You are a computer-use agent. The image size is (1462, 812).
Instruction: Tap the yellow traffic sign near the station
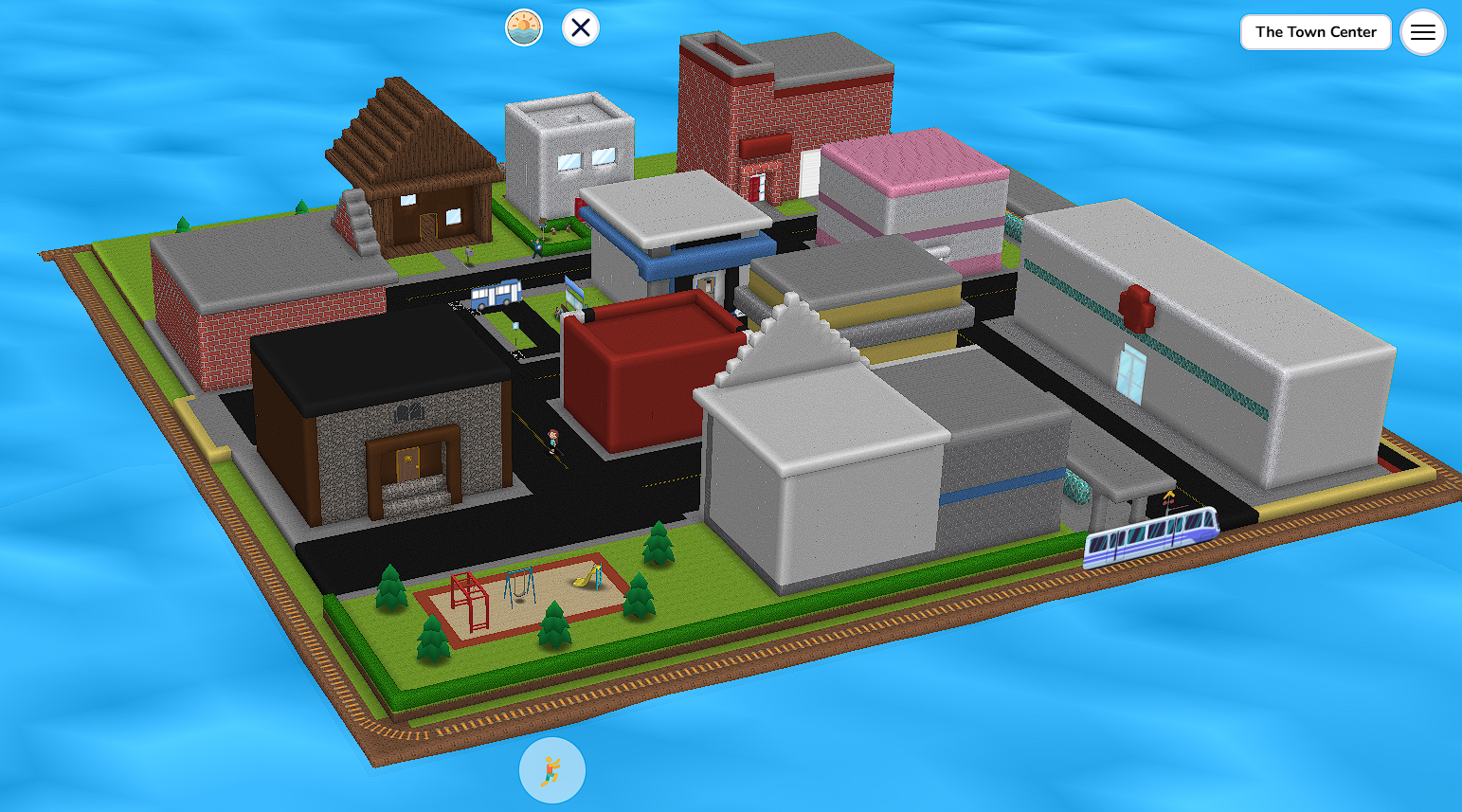coord(1170,496)
